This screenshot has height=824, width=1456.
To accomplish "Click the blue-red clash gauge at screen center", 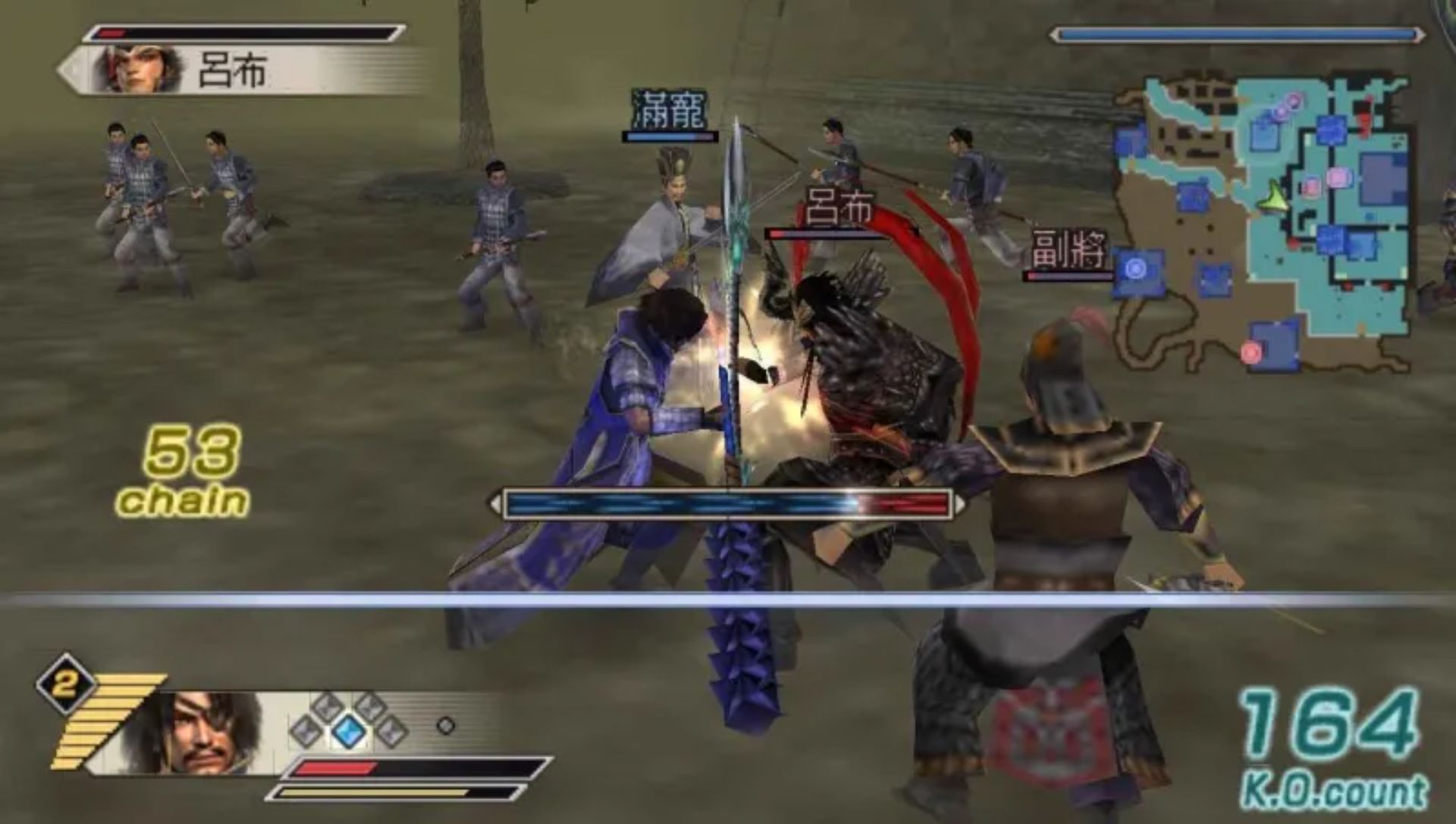I will (x=730, y=501).
